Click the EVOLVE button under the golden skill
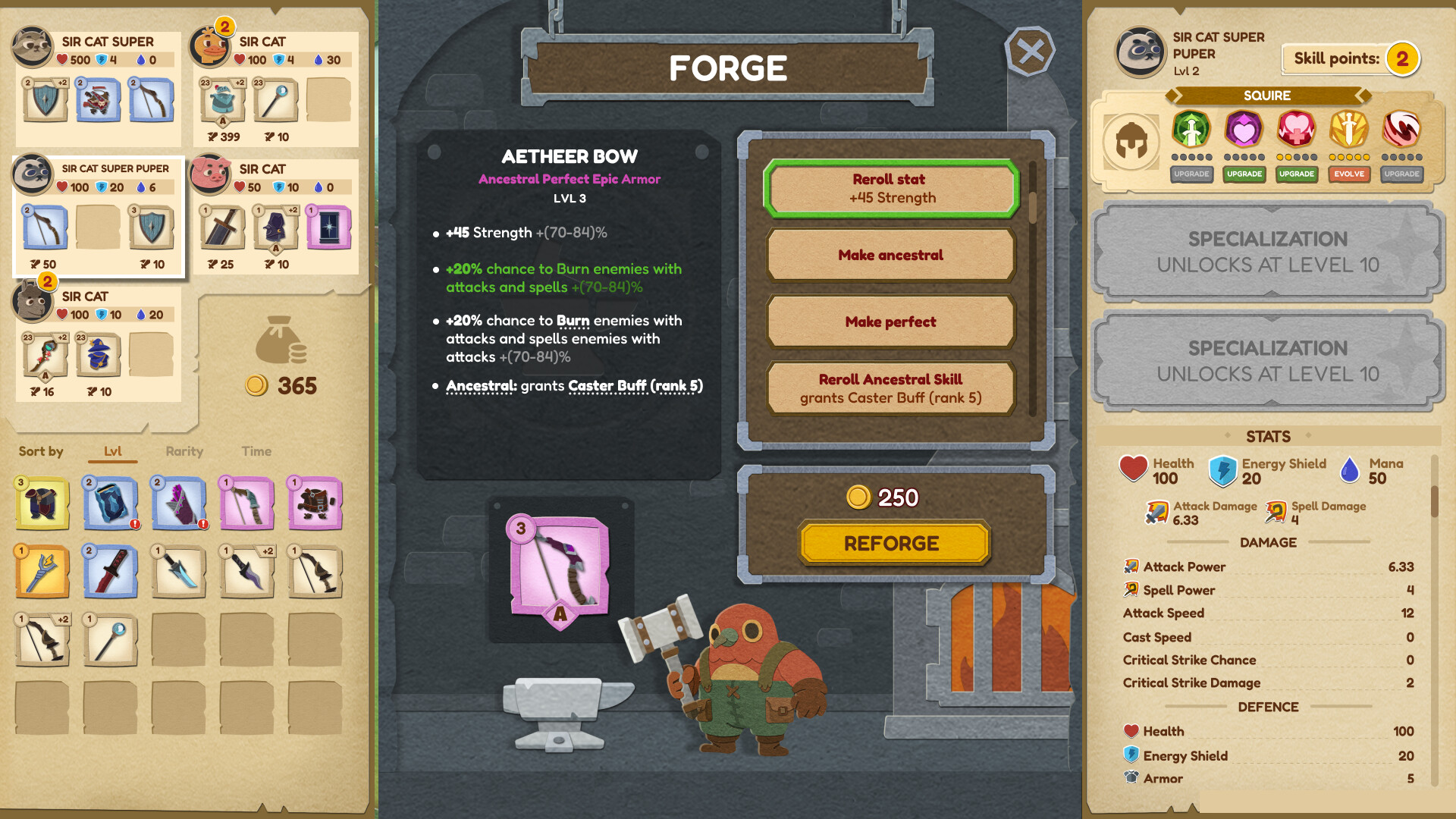Screen dimensions: 1456x819 click(x=1349, y=174)
